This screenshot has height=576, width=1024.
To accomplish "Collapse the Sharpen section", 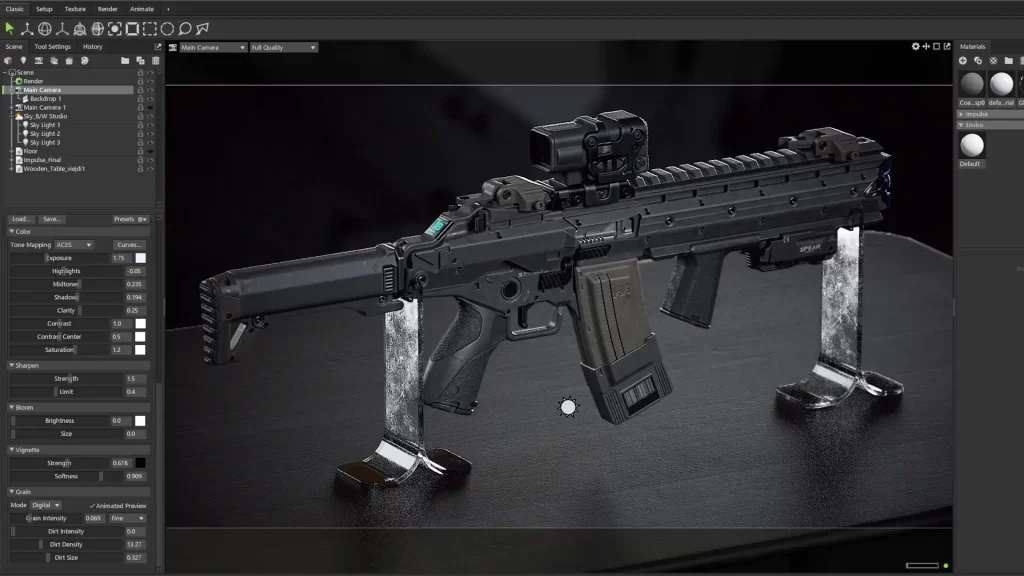I will click(x=12, y=365).
